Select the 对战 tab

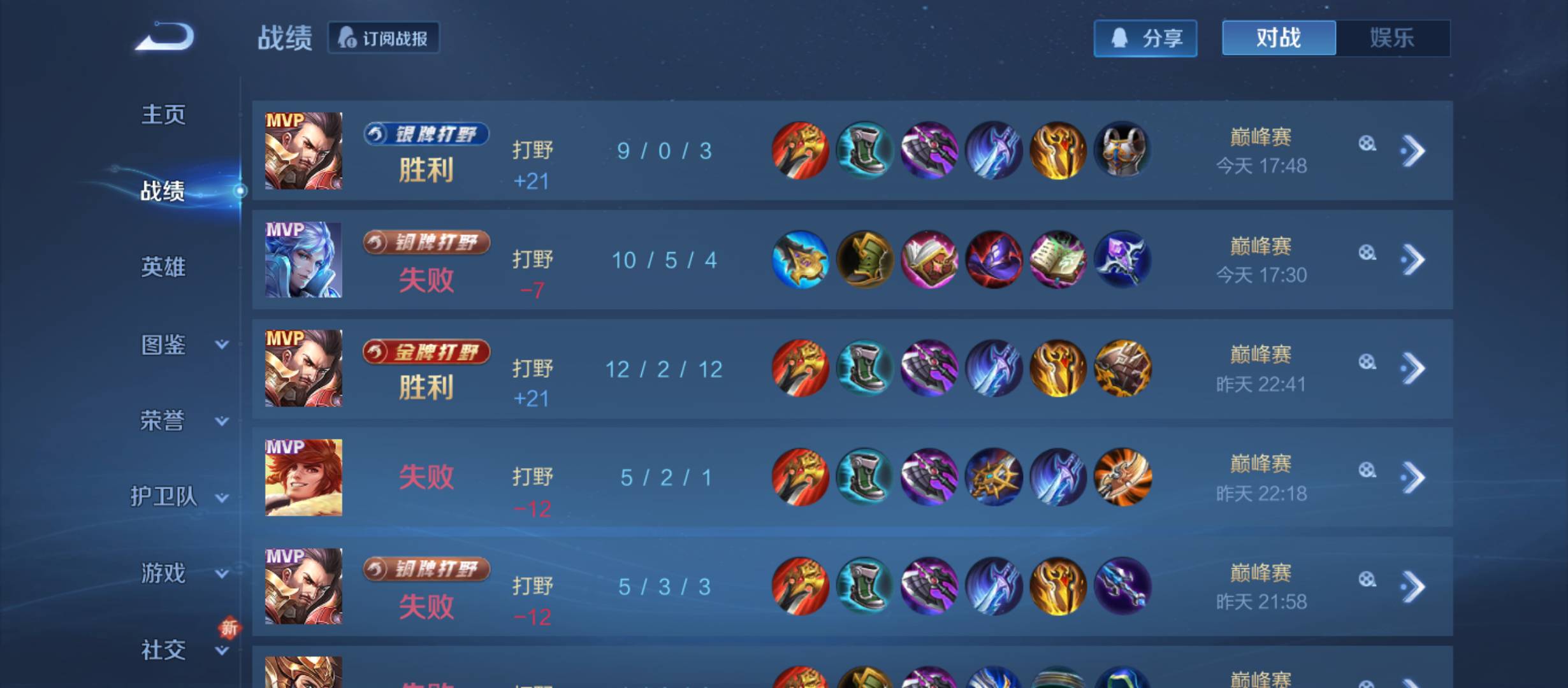1279,38
